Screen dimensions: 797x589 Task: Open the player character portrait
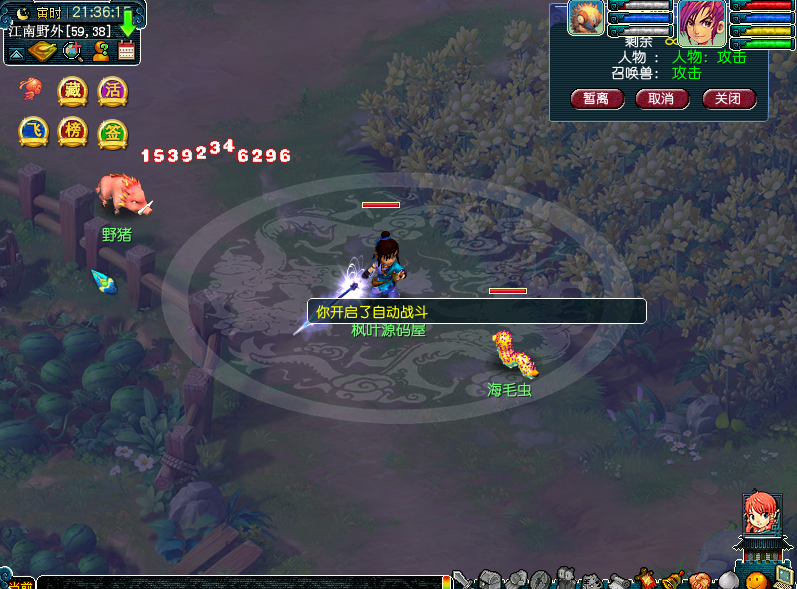[x=701, y=22]
